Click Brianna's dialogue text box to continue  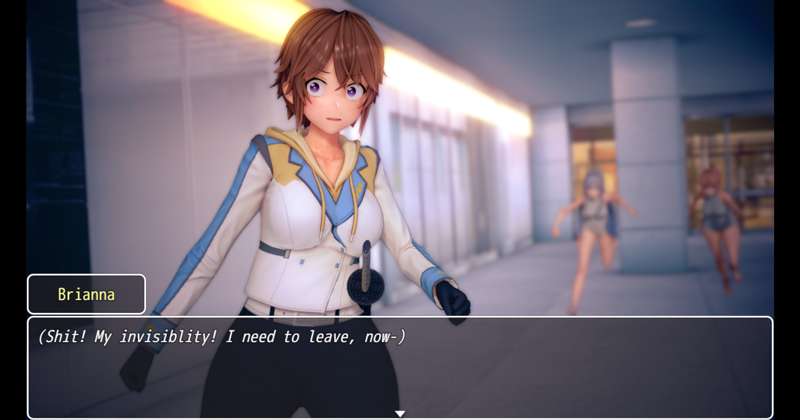pyautogui.click(x=400, y=367)
